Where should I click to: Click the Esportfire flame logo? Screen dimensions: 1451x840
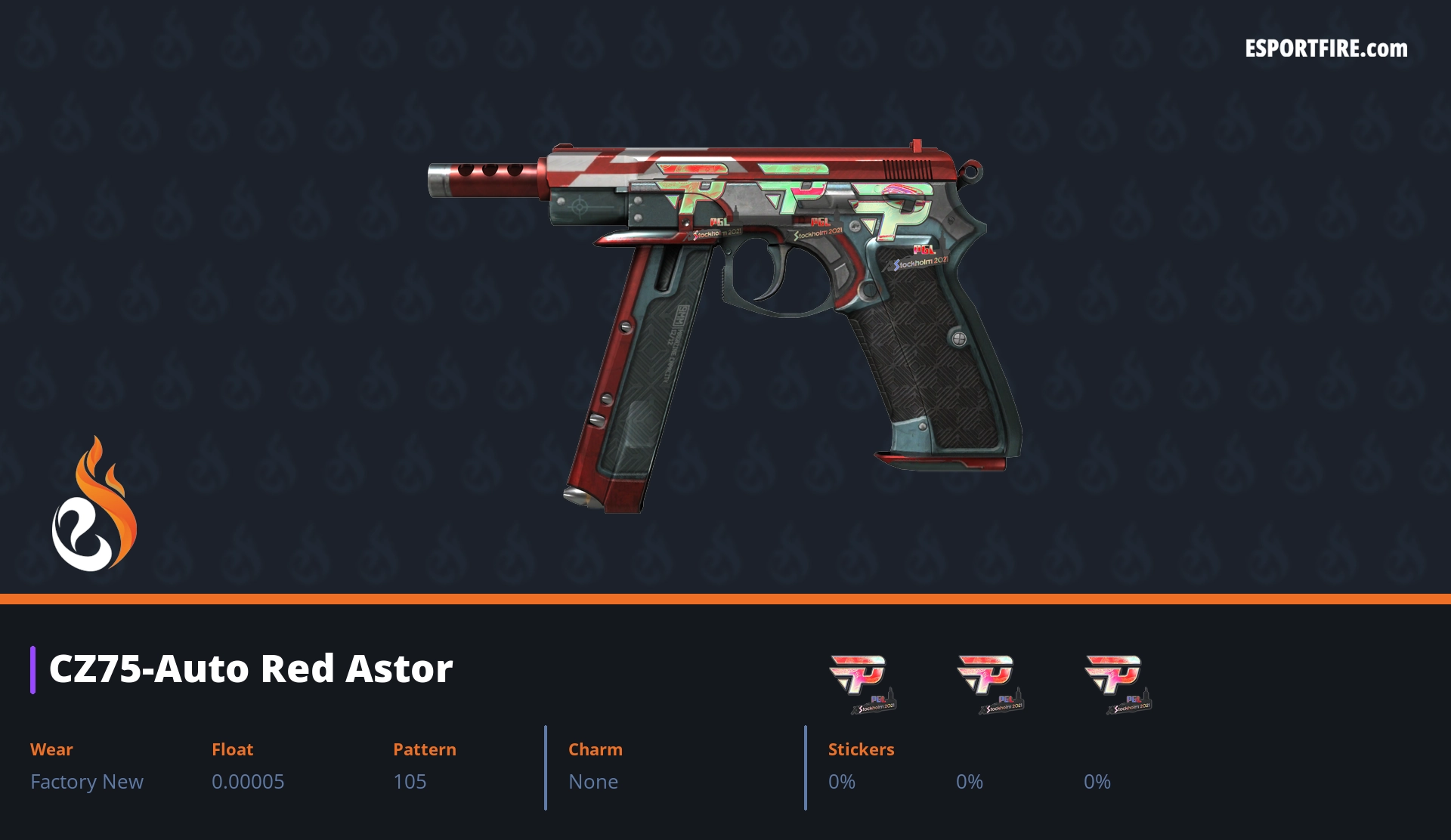click(x=94, y=505)
